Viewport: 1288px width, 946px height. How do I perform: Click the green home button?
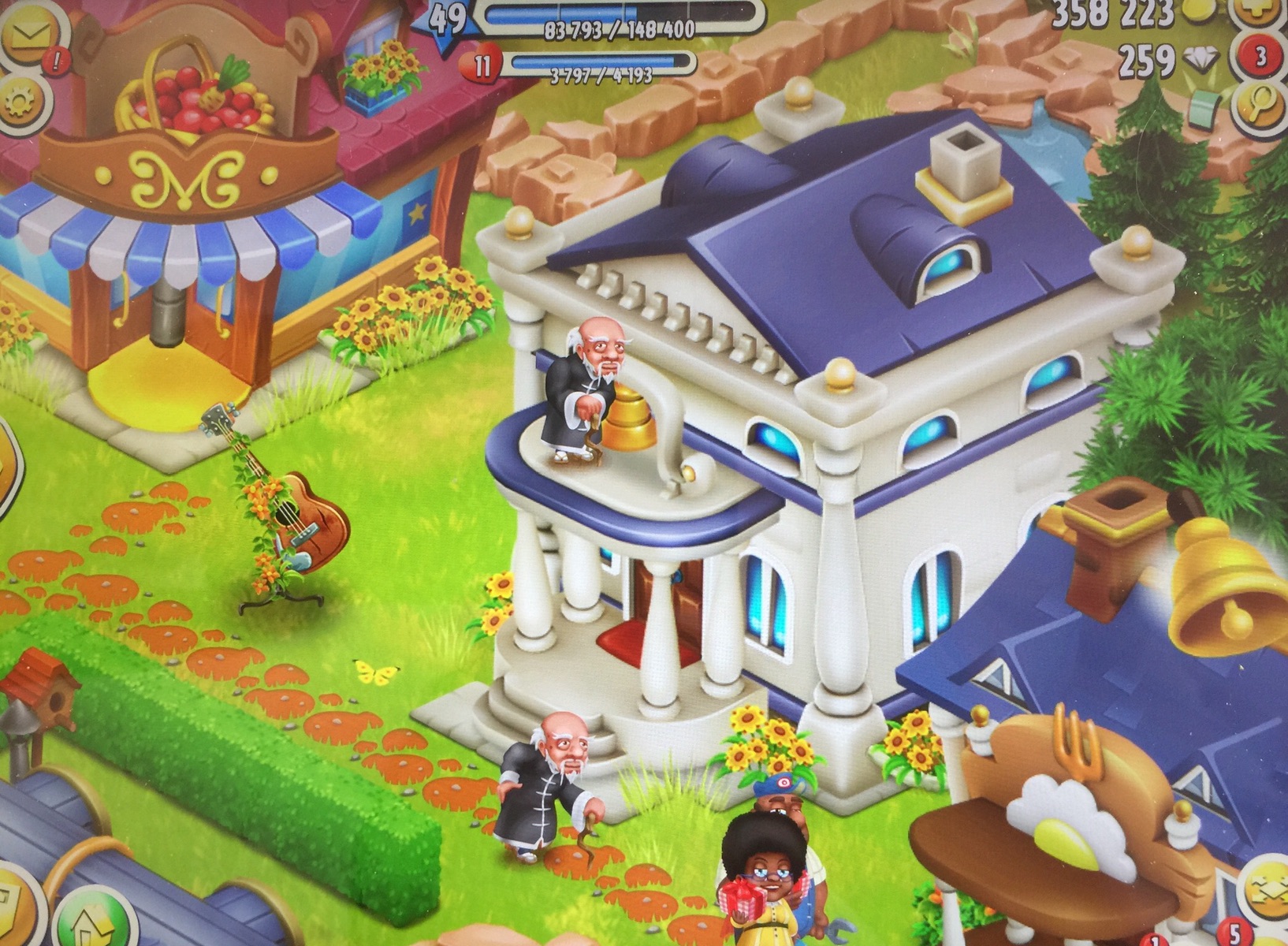click(91, 918)
